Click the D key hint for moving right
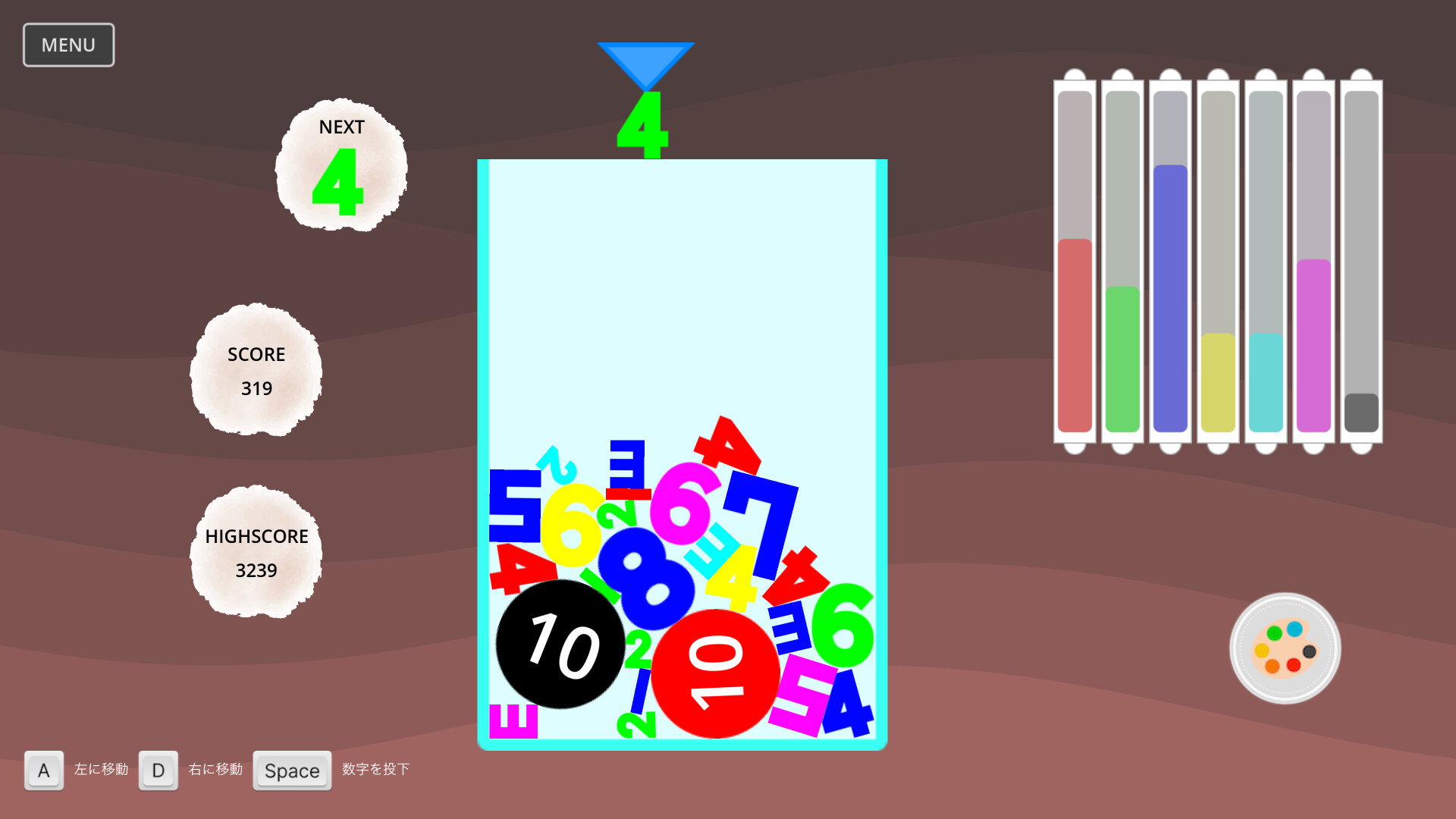 [158, 770]
